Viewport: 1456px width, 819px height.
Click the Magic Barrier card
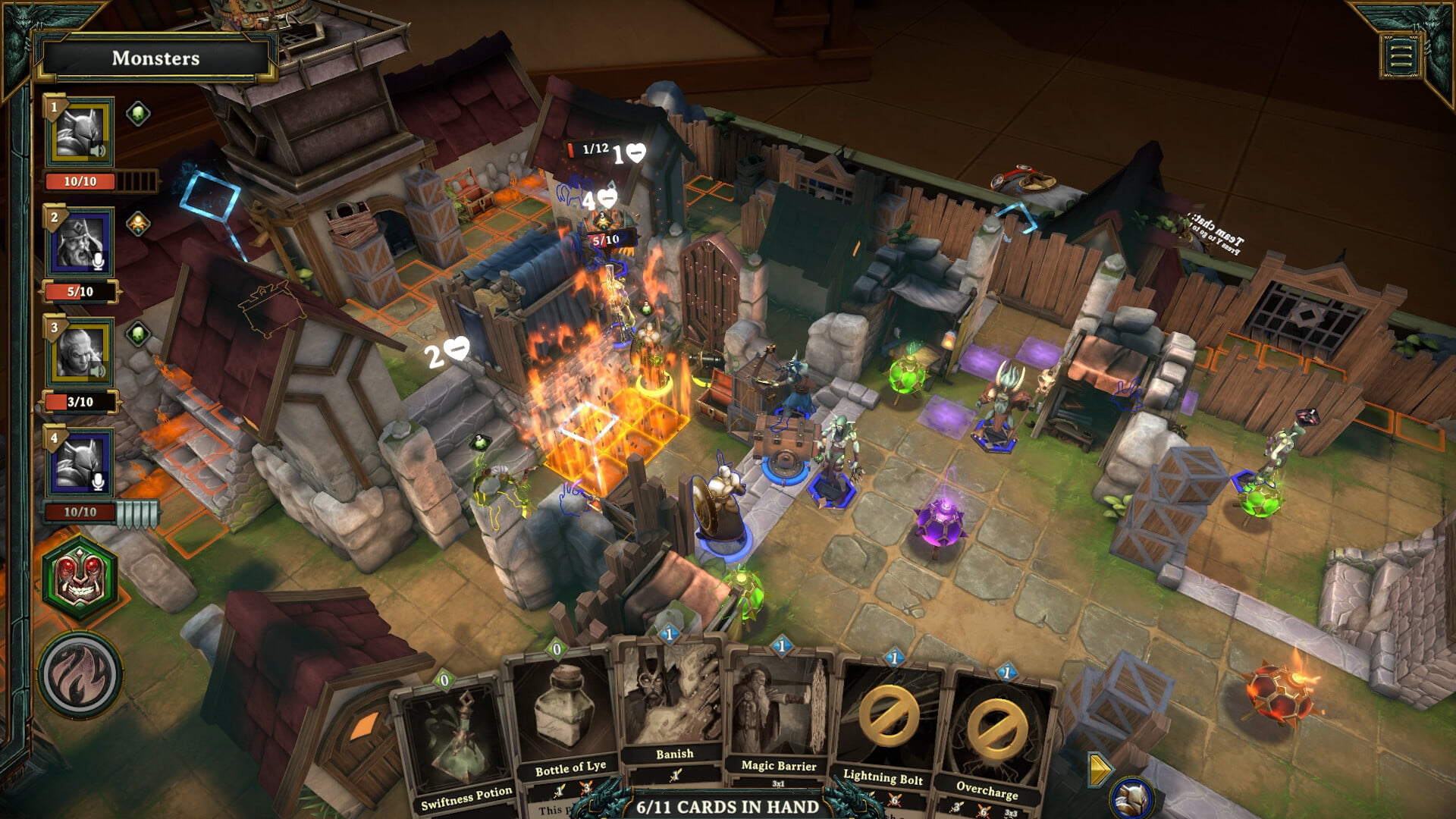(778, 728)
